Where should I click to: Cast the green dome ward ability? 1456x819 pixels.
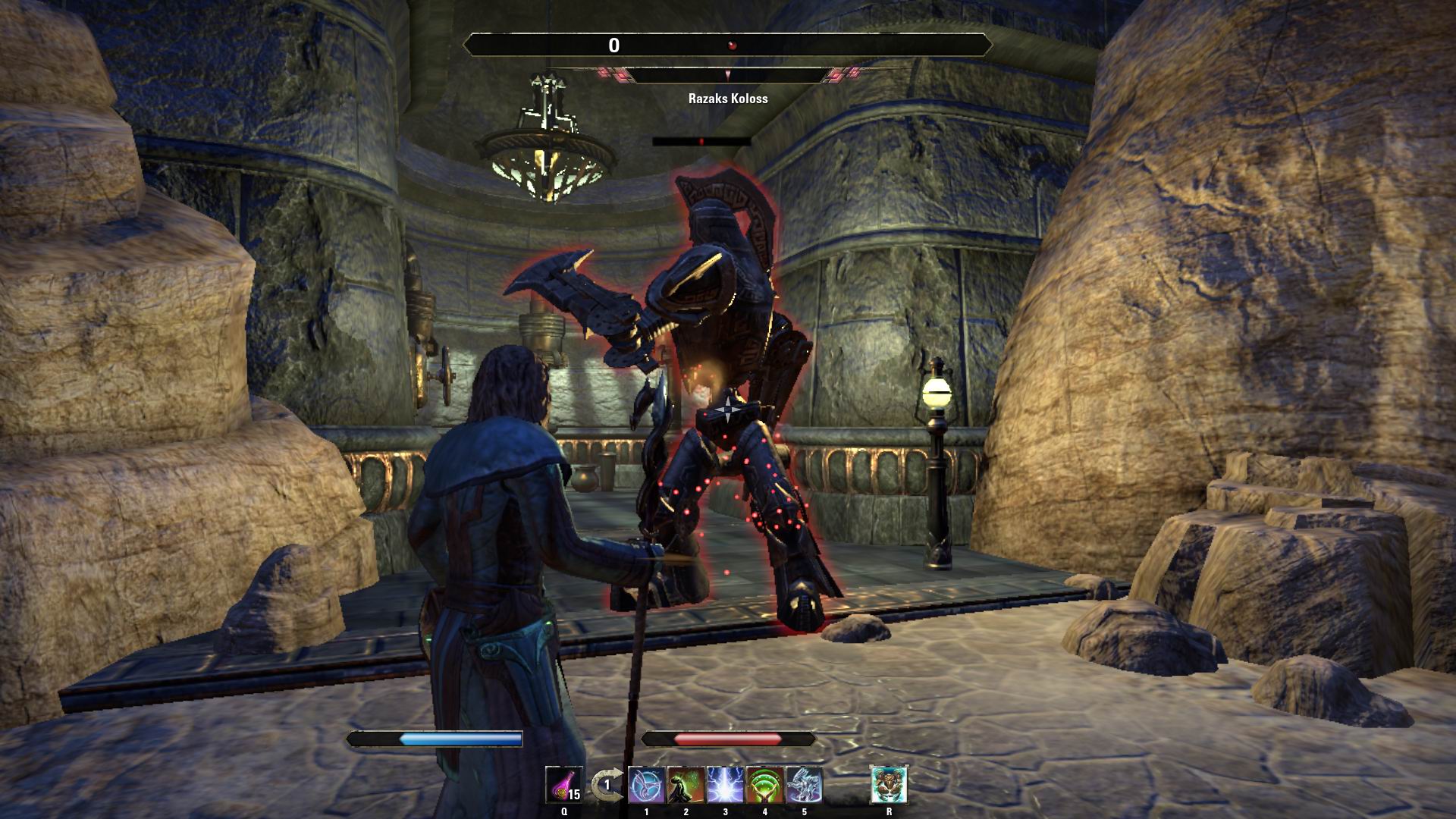point(764,785)
